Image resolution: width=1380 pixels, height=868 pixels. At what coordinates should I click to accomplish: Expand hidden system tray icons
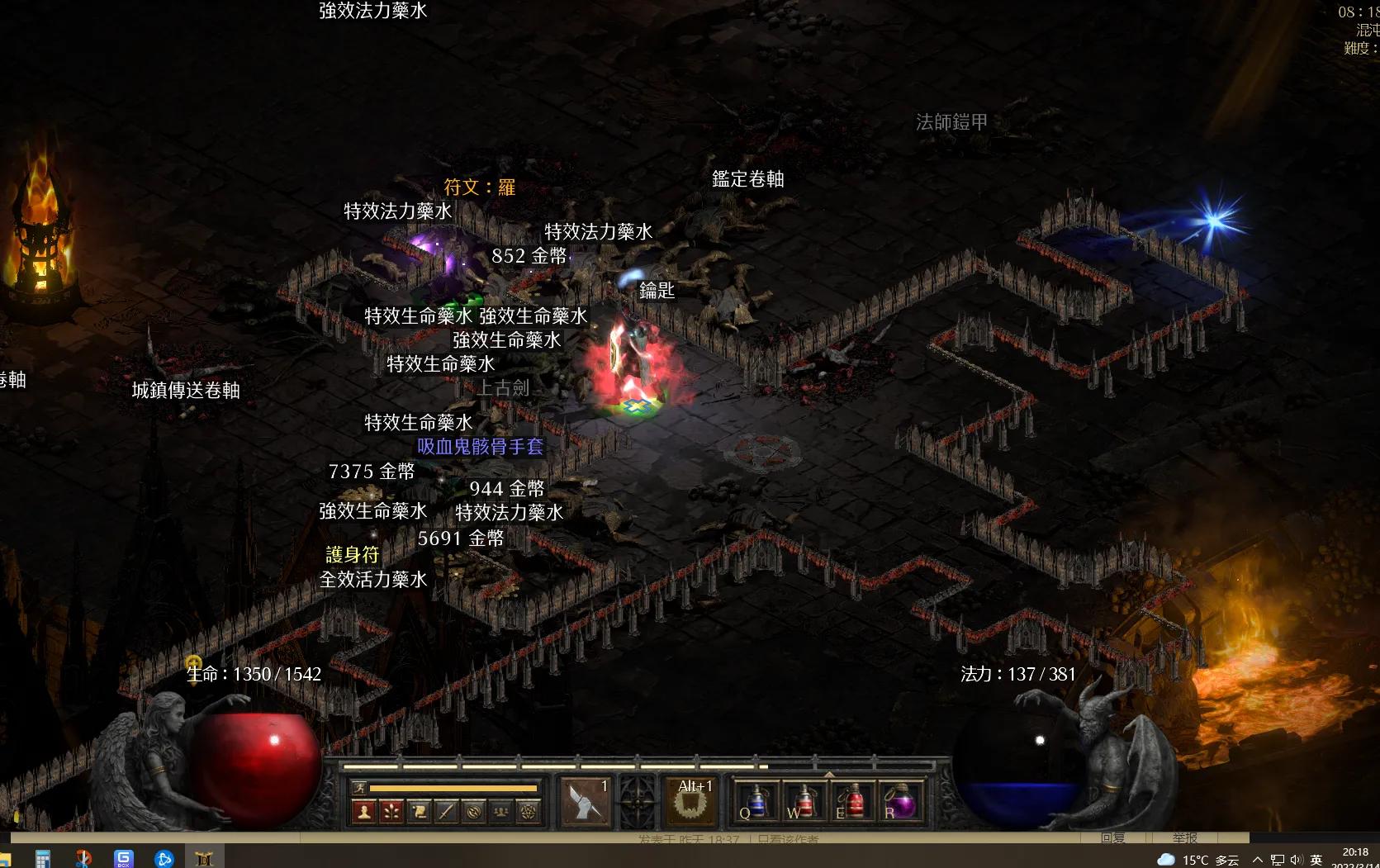tap(1256, 859)
